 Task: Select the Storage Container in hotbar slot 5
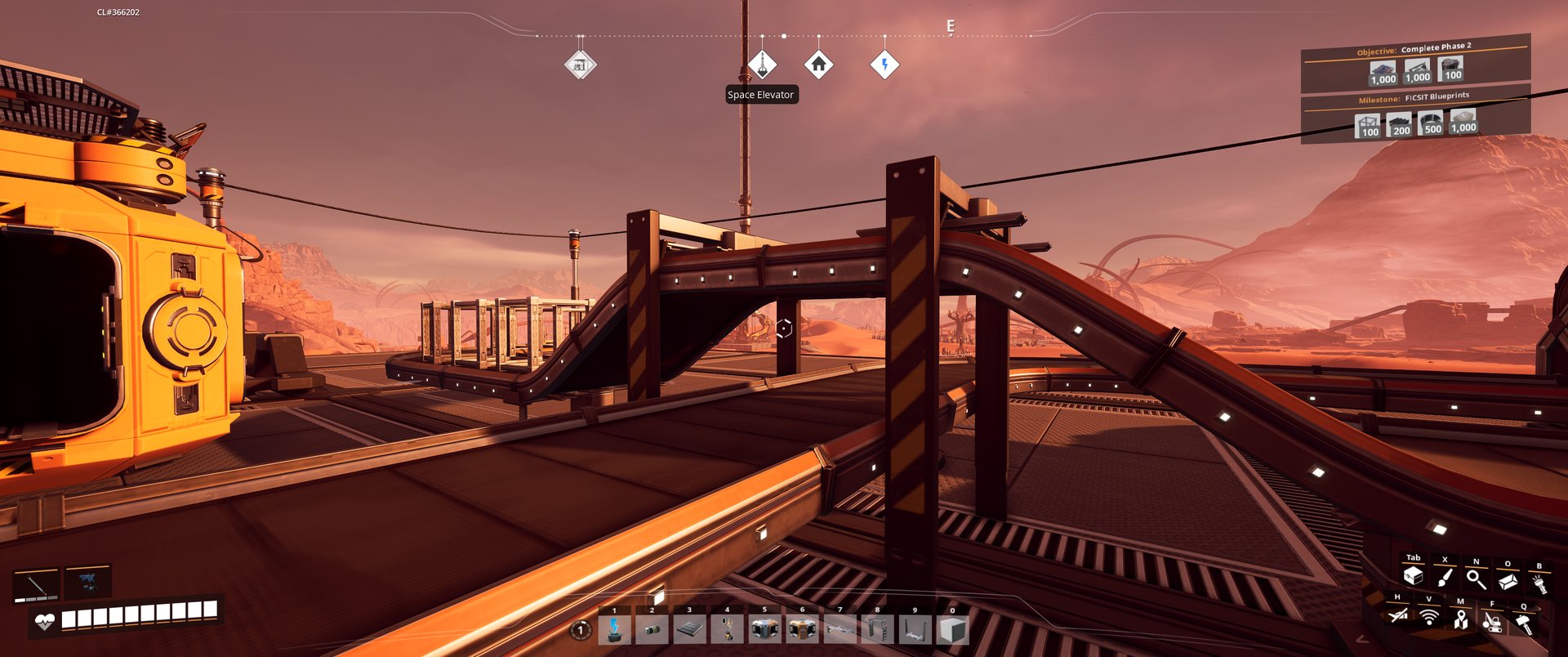point(765,629)
